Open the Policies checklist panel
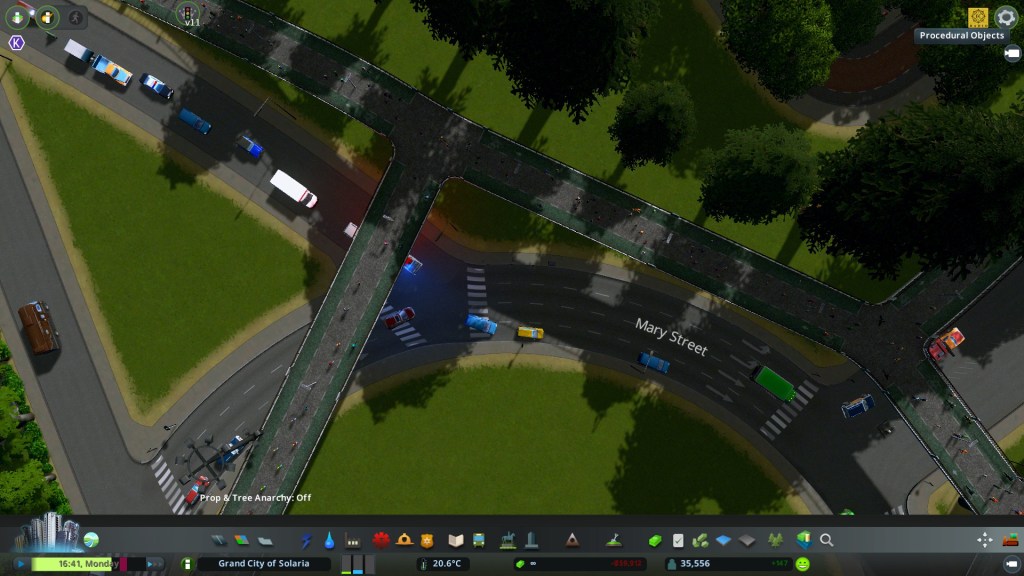Viewport: 1024px width, 576px height. [678, 540]
